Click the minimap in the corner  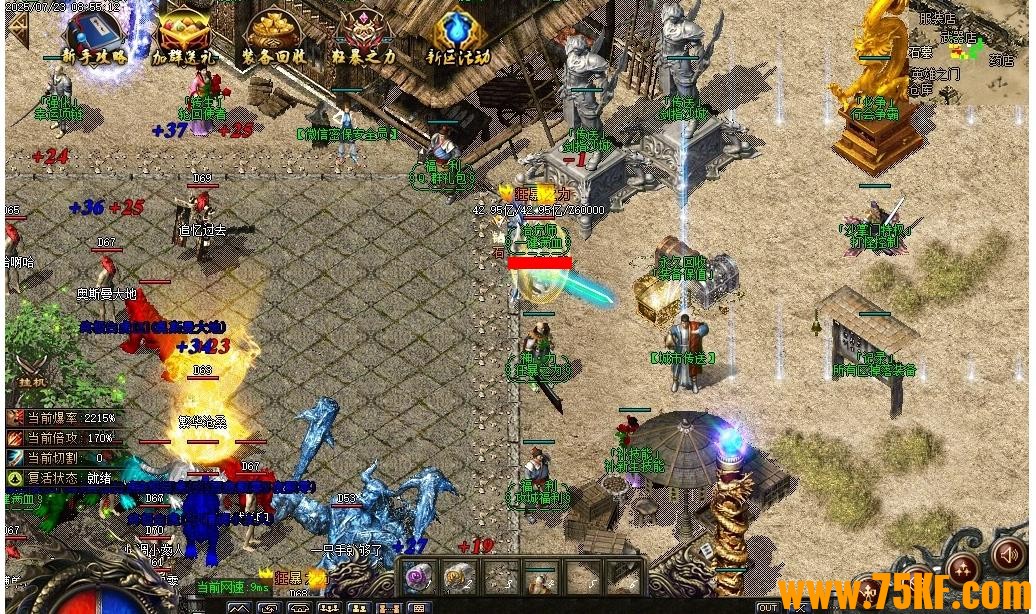[968, 52]
